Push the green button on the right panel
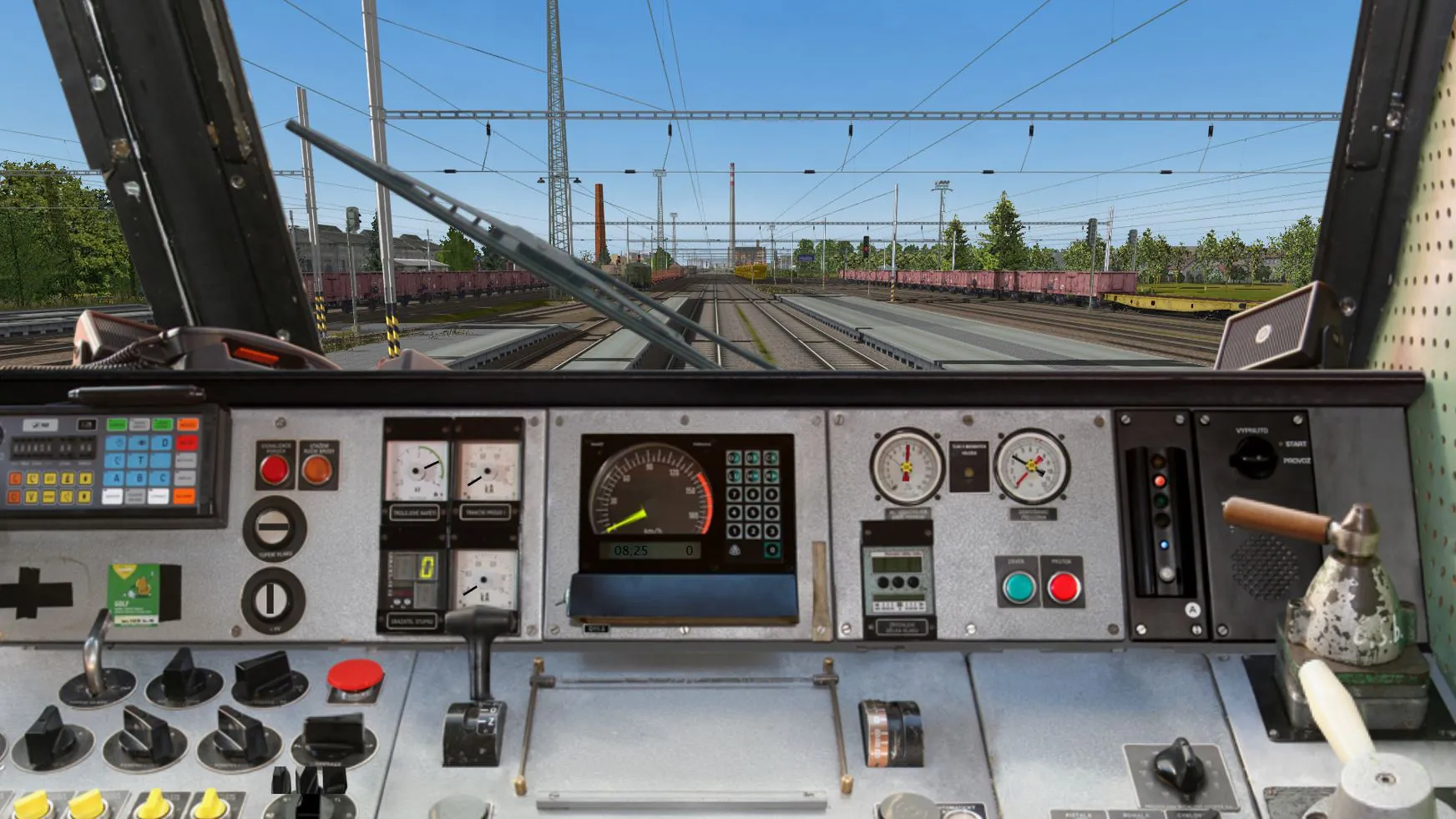 click(x=1017, y=587)
